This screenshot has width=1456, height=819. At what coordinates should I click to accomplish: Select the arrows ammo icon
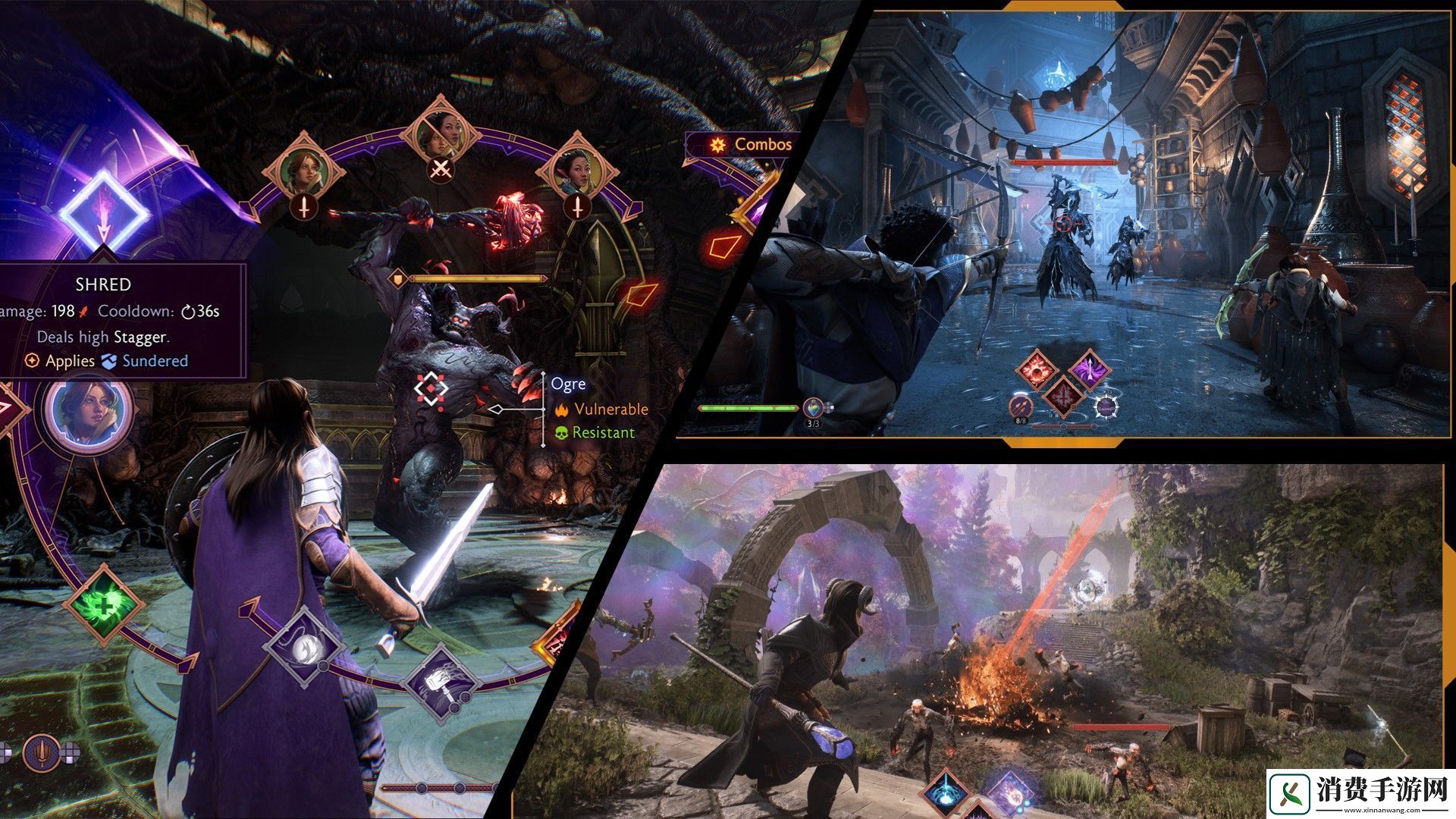1021,406
